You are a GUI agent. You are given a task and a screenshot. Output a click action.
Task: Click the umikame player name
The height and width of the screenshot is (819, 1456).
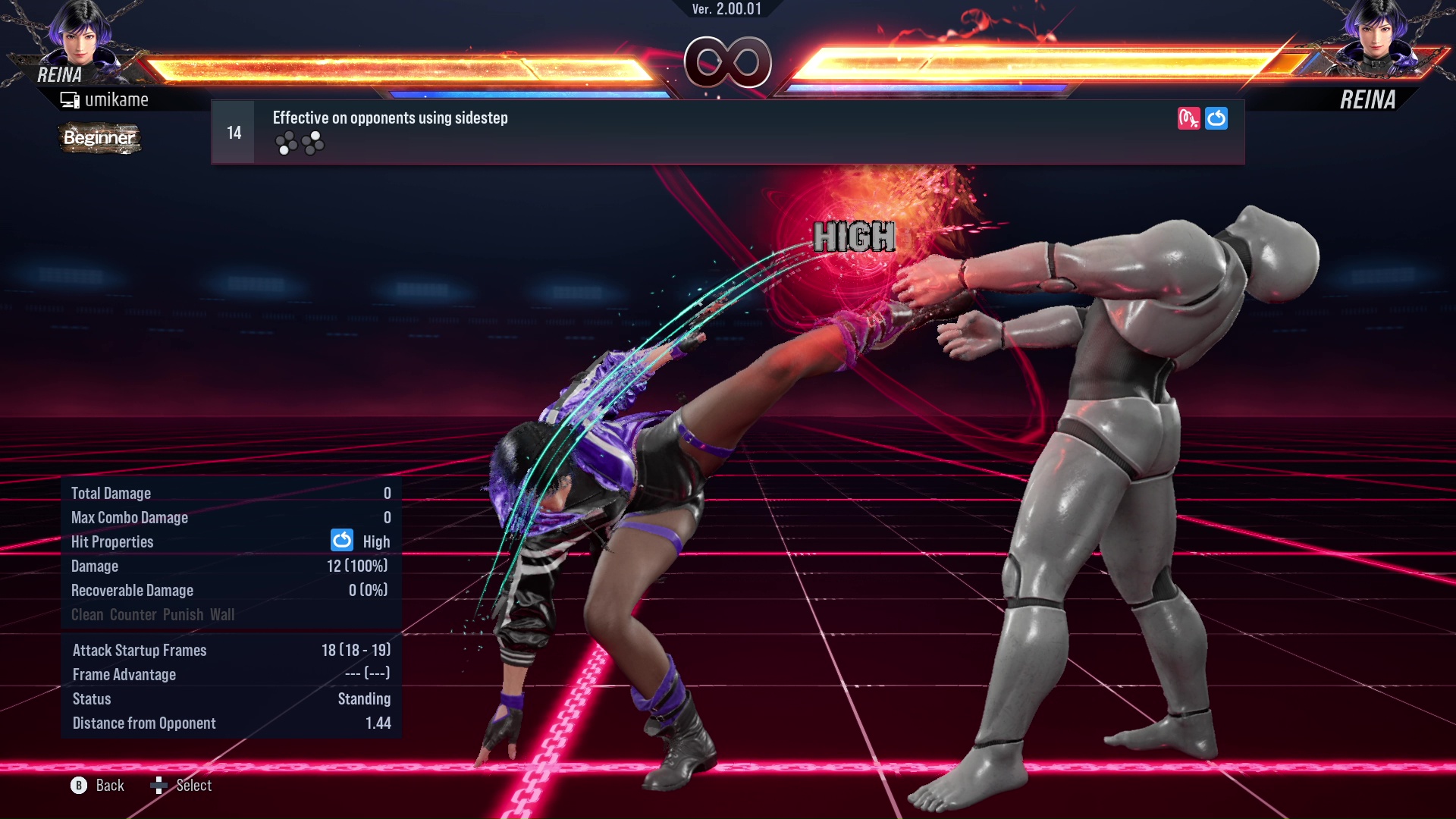118,99
